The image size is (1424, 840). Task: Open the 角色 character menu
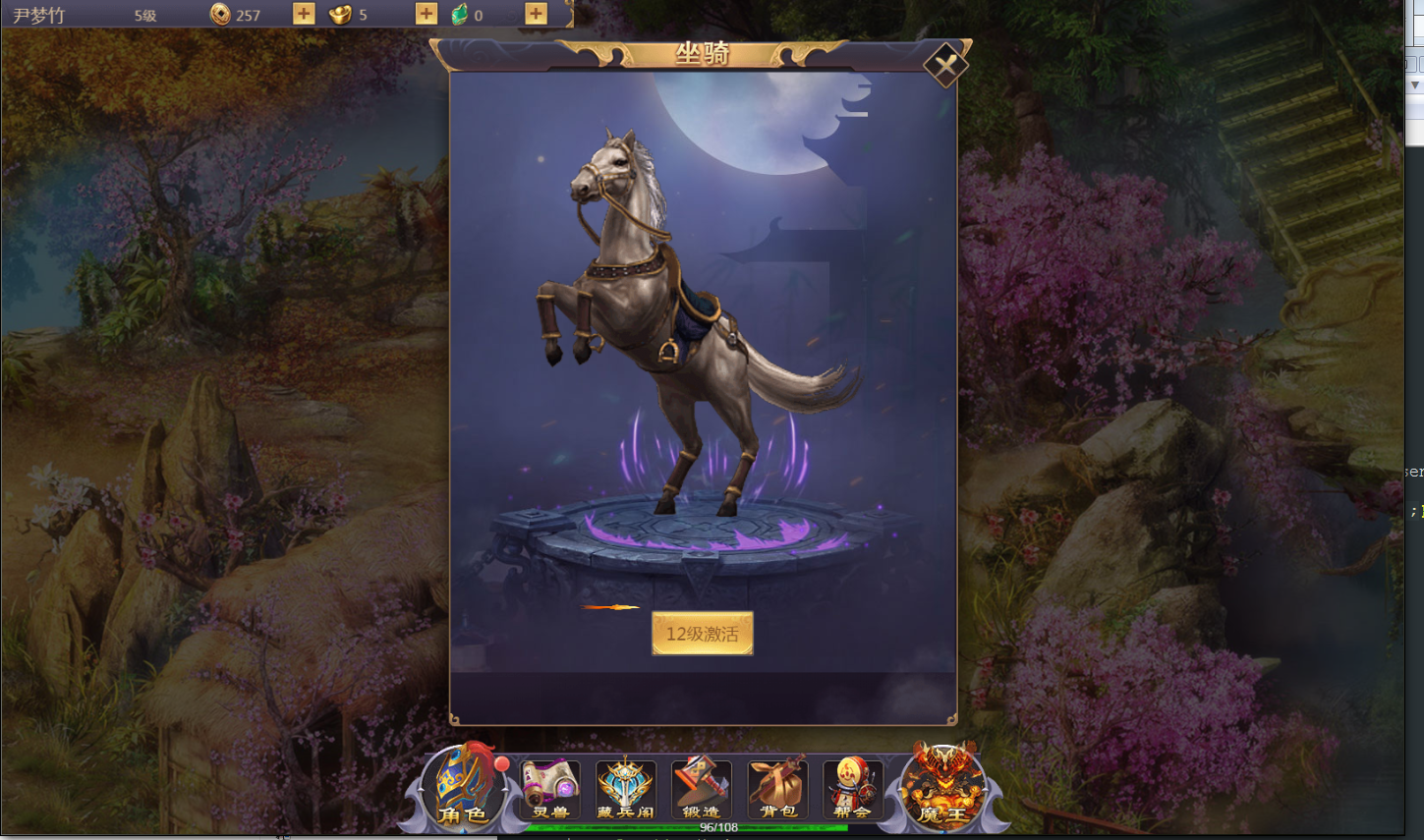[x=465, y=788]
